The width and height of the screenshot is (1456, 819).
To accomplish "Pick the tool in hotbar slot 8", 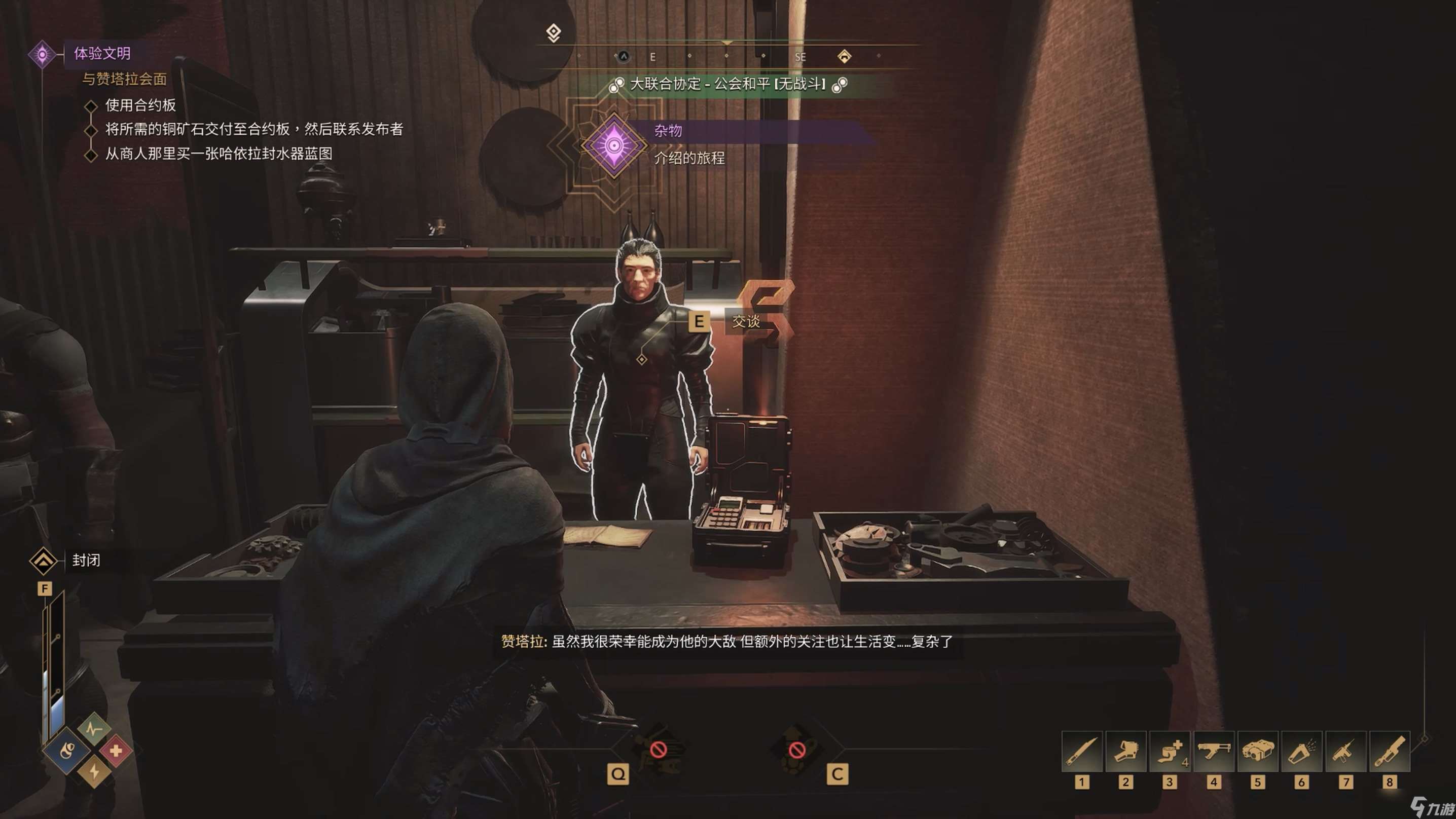I will click(x=1389, y=751).
